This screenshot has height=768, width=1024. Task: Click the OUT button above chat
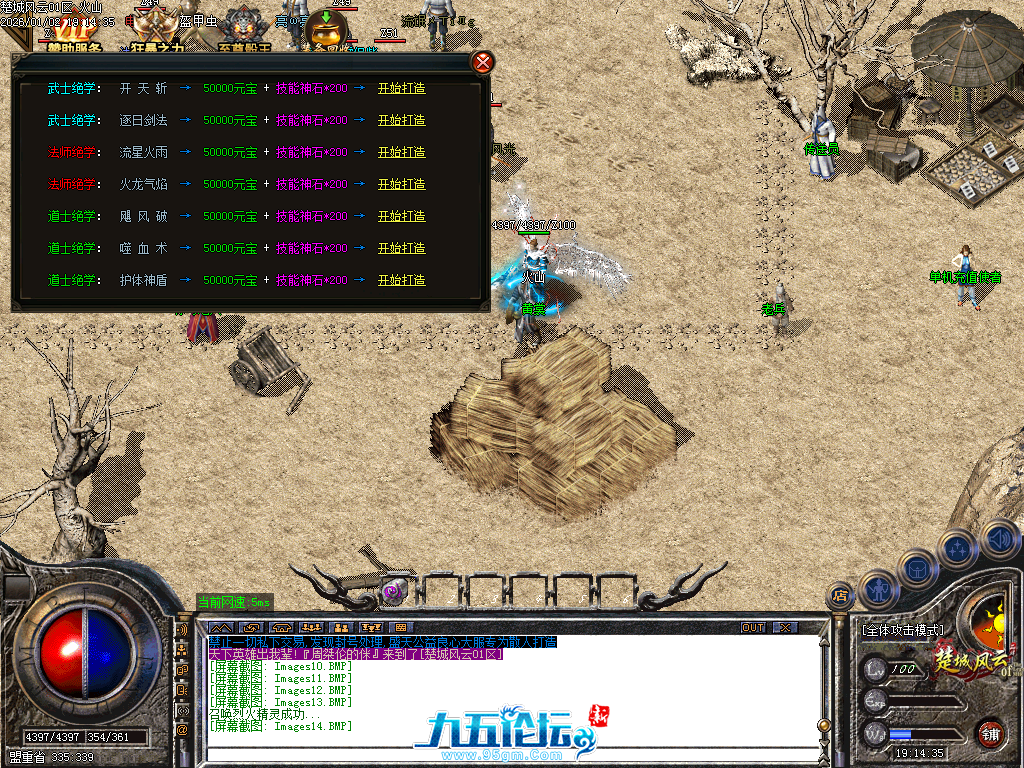[753, 627]
